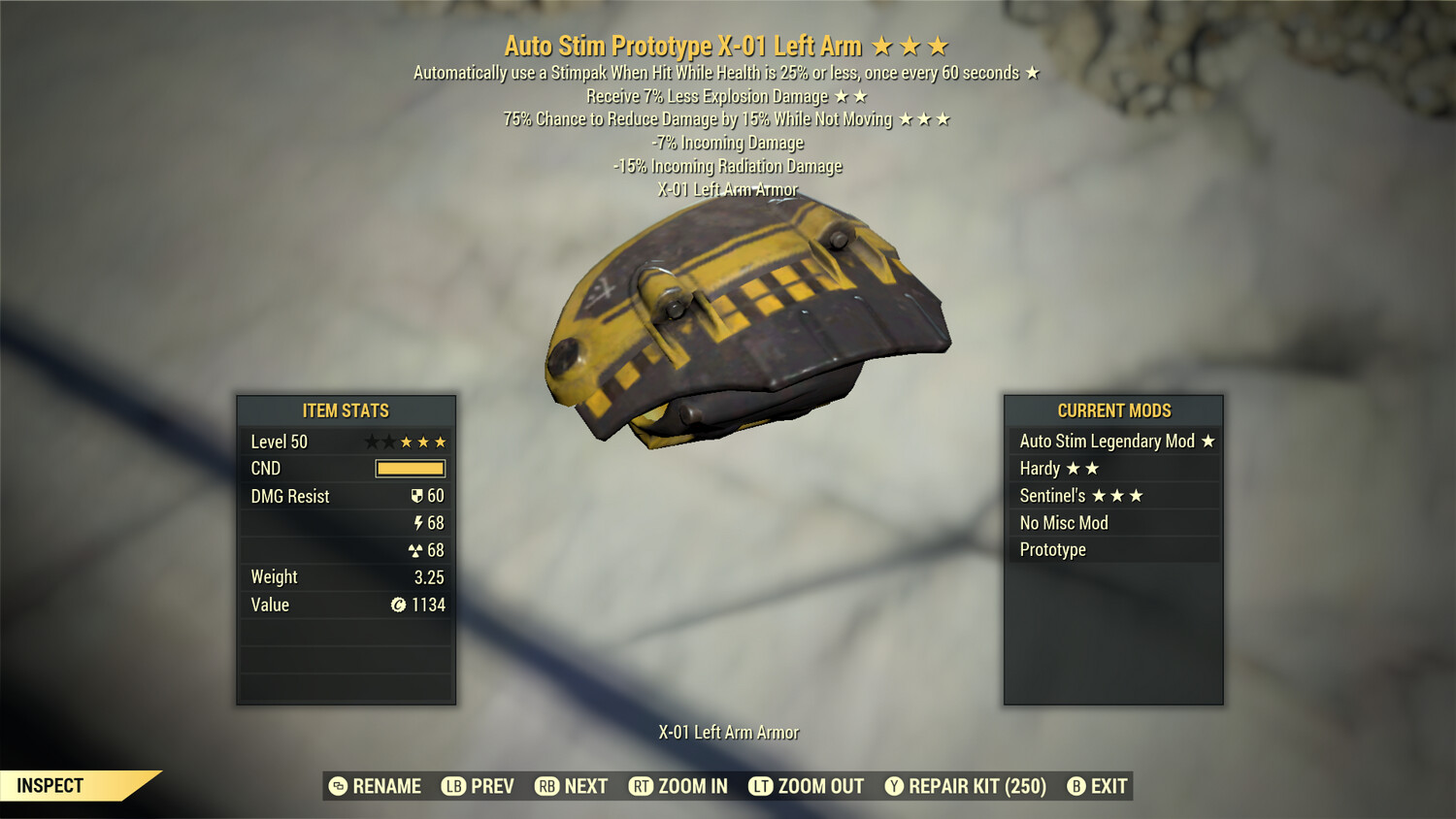This screenshot has height=819, width=1456.
Task: Click the caps icon beside the Value 1134
Action: [x=401, y=605]
